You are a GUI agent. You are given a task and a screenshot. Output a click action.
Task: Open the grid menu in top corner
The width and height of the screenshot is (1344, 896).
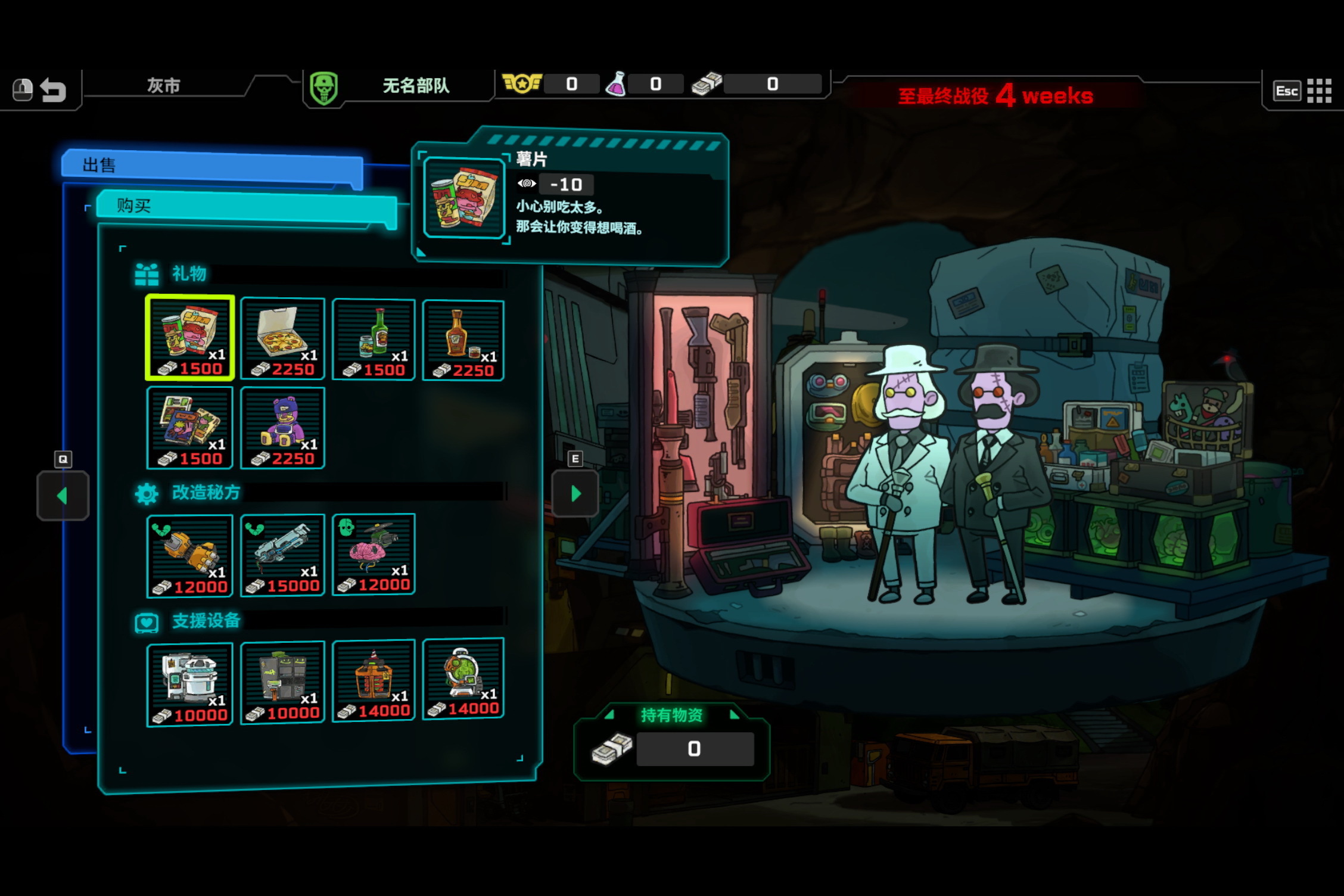click(x=1319, y=91)
